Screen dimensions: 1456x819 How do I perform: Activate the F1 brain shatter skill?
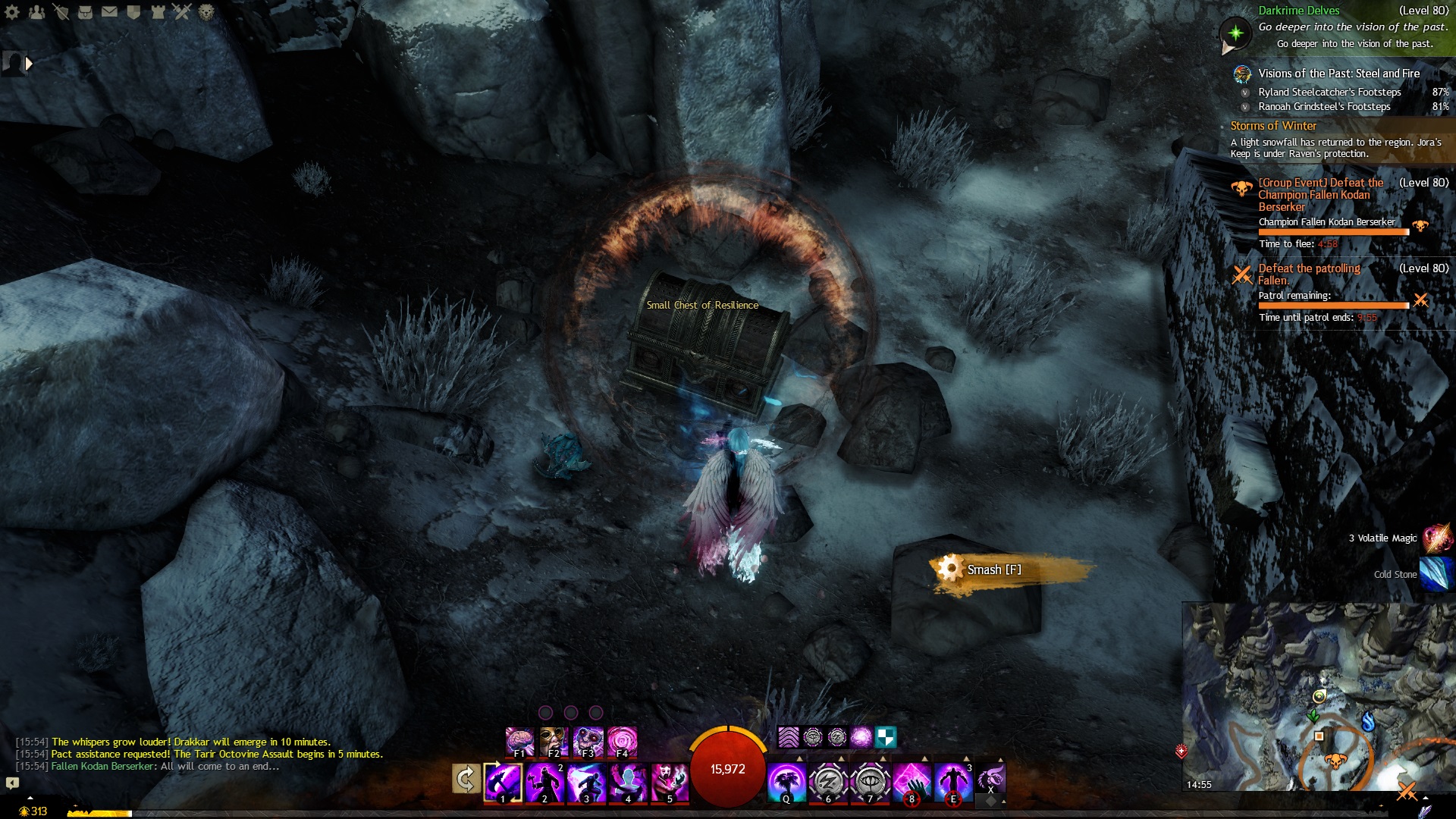coord(519,741)
